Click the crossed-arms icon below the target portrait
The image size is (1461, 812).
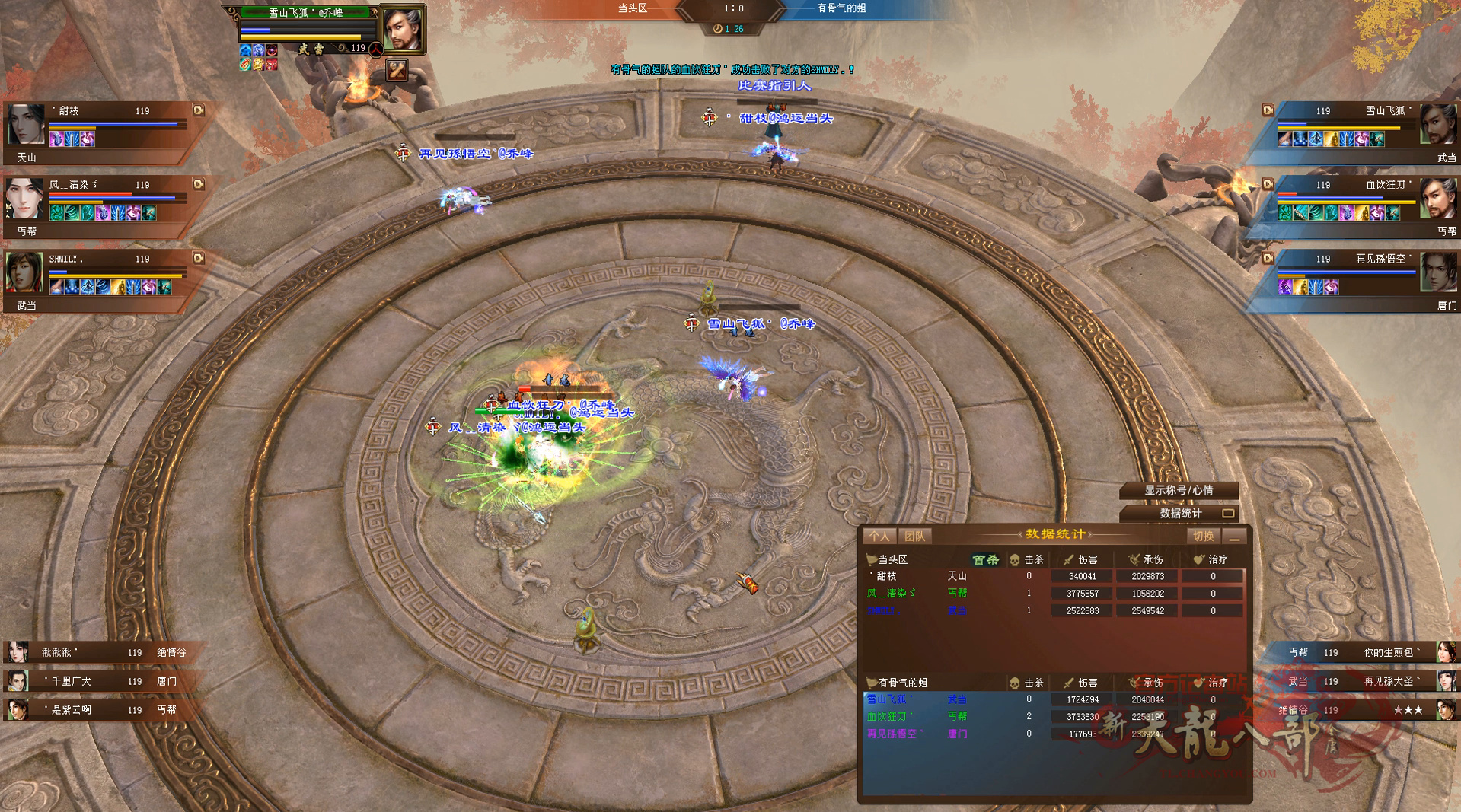tap(397, 71)
